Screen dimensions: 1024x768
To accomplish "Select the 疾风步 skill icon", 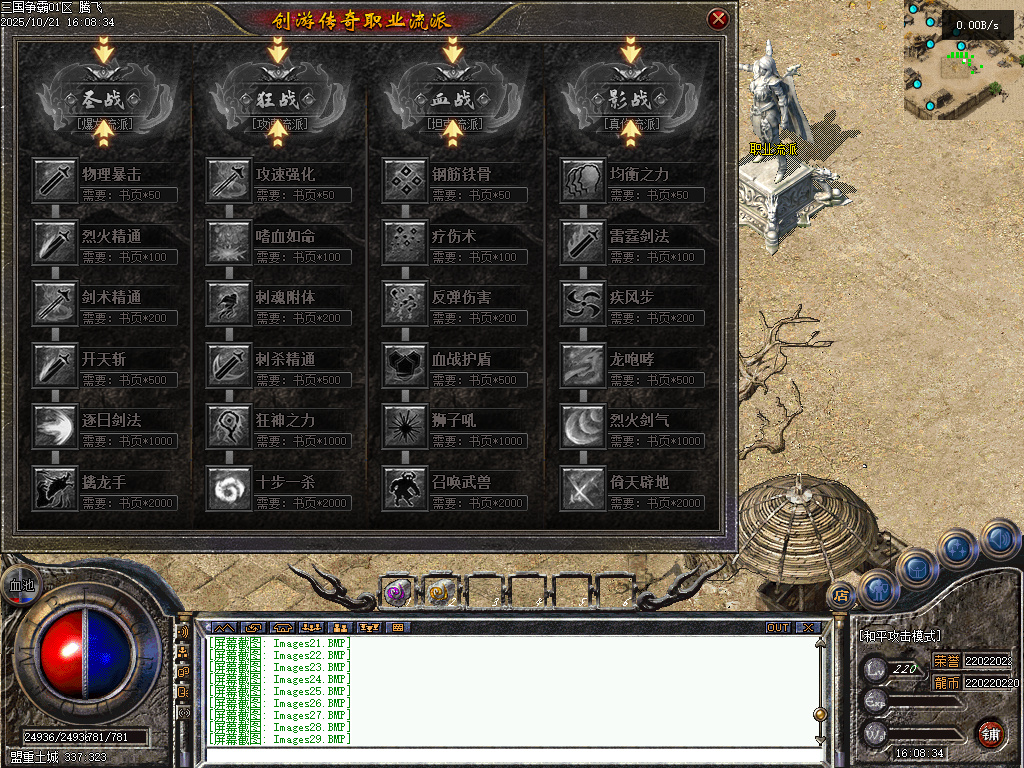I will click(583, 303).
